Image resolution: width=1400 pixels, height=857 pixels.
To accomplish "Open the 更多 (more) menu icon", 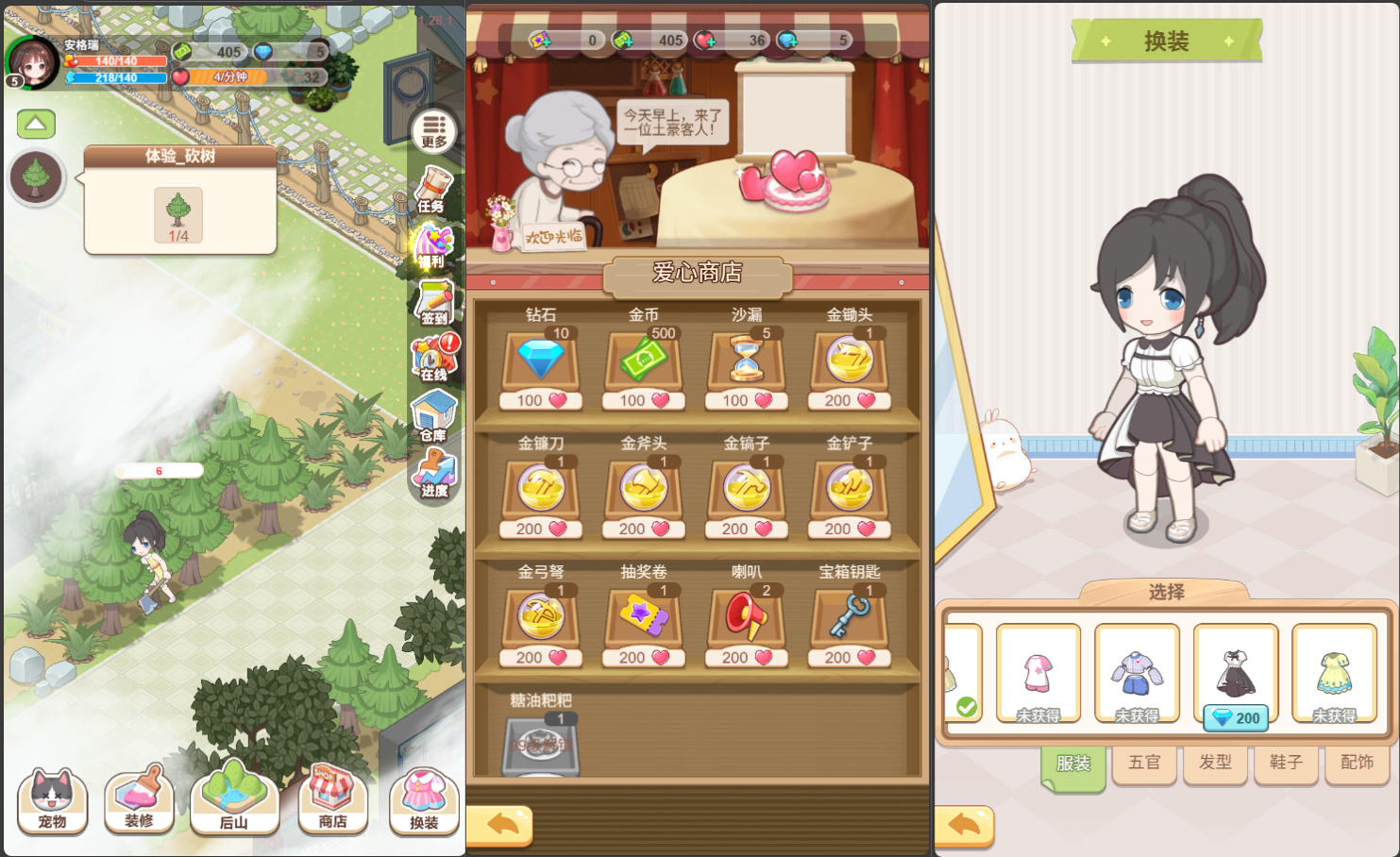I will coord(433,130).
